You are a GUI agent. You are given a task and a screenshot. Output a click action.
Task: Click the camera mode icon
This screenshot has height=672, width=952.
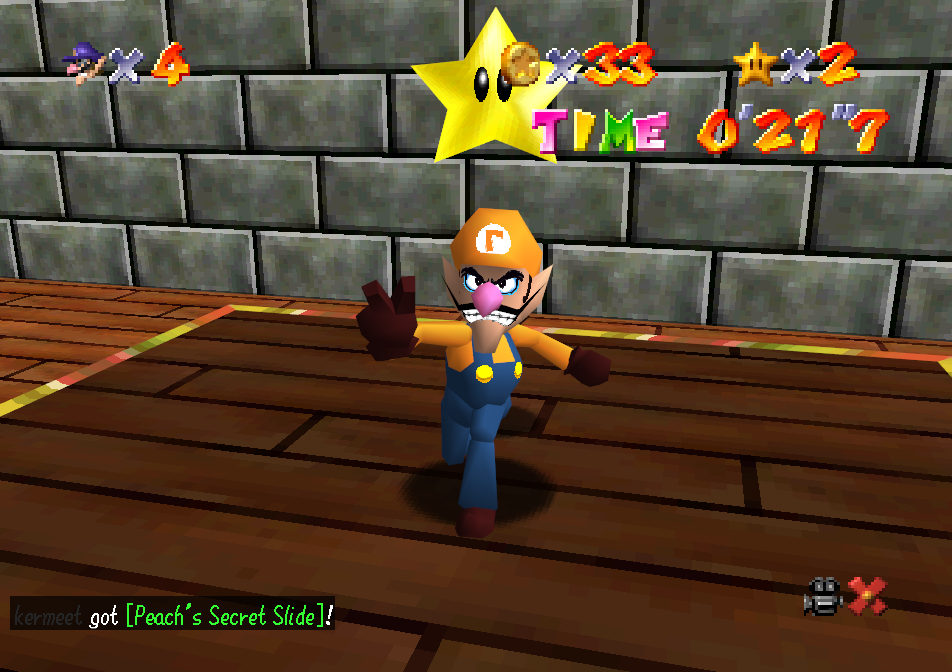coord(823,597)
